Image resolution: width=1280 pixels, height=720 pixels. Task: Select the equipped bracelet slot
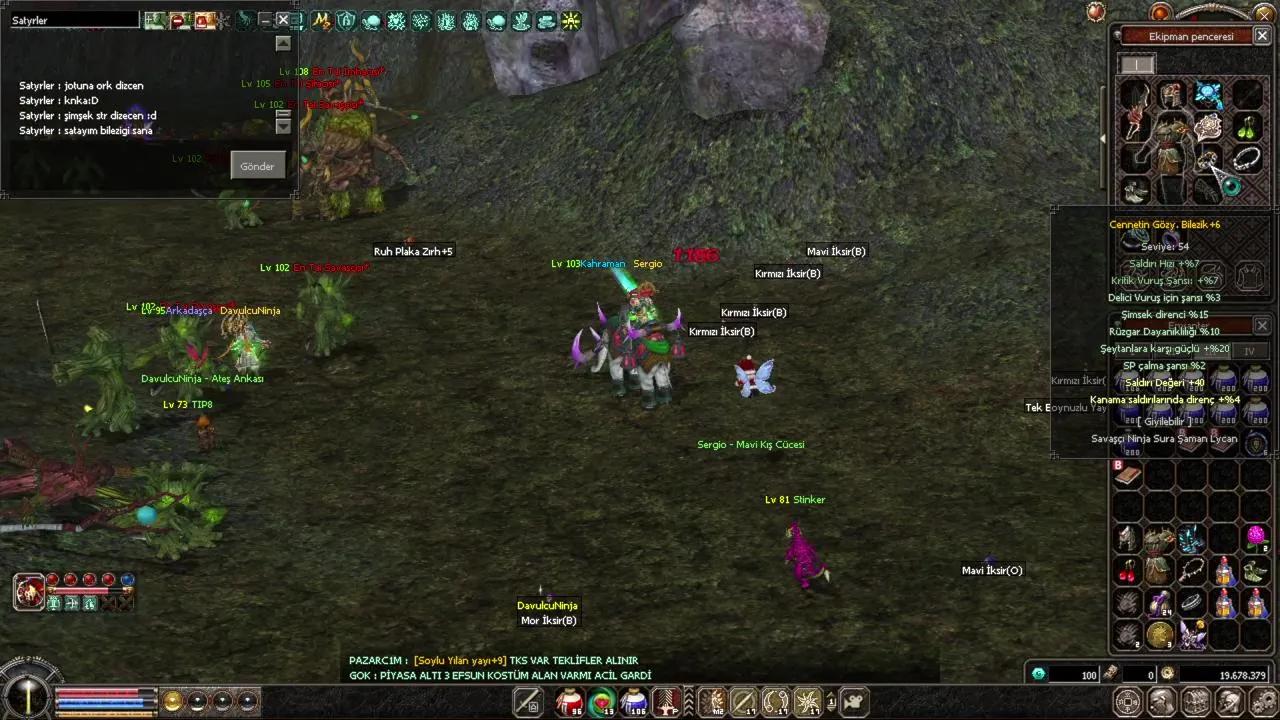coord(1246,158)
